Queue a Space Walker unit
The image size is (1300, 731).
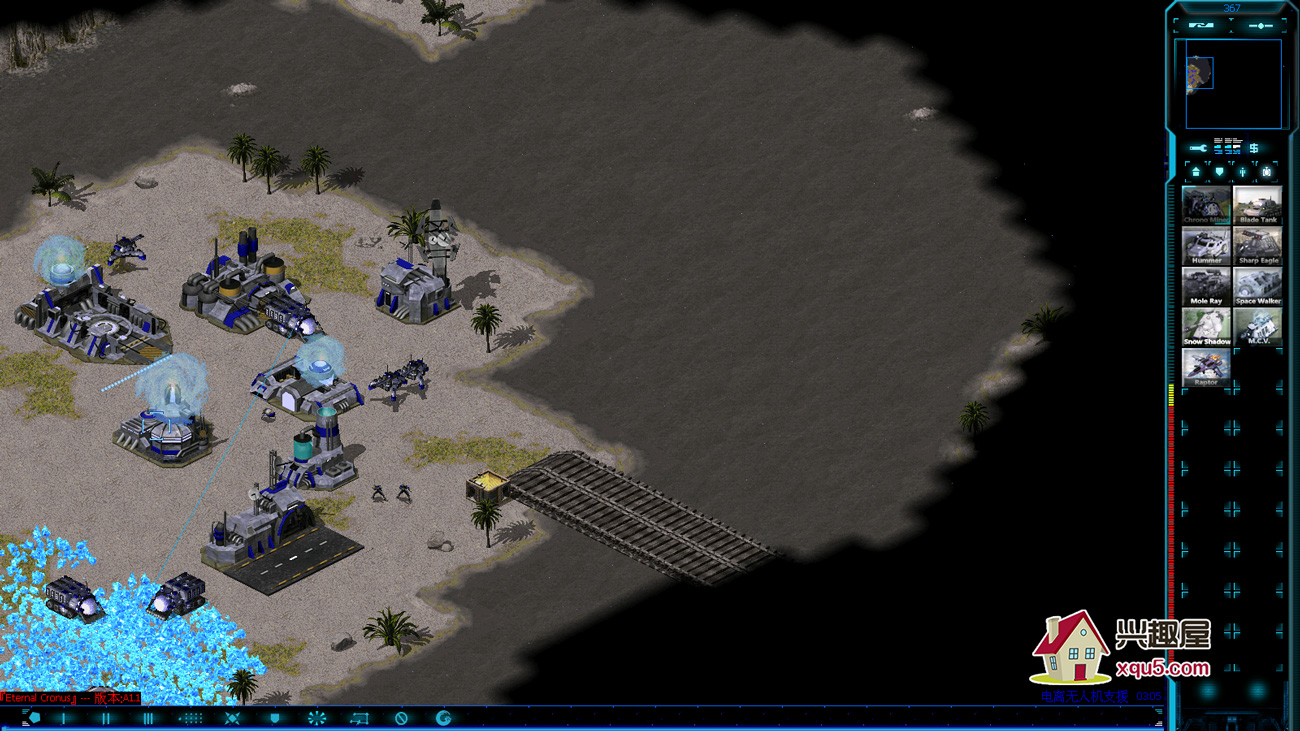[1257, 287]
